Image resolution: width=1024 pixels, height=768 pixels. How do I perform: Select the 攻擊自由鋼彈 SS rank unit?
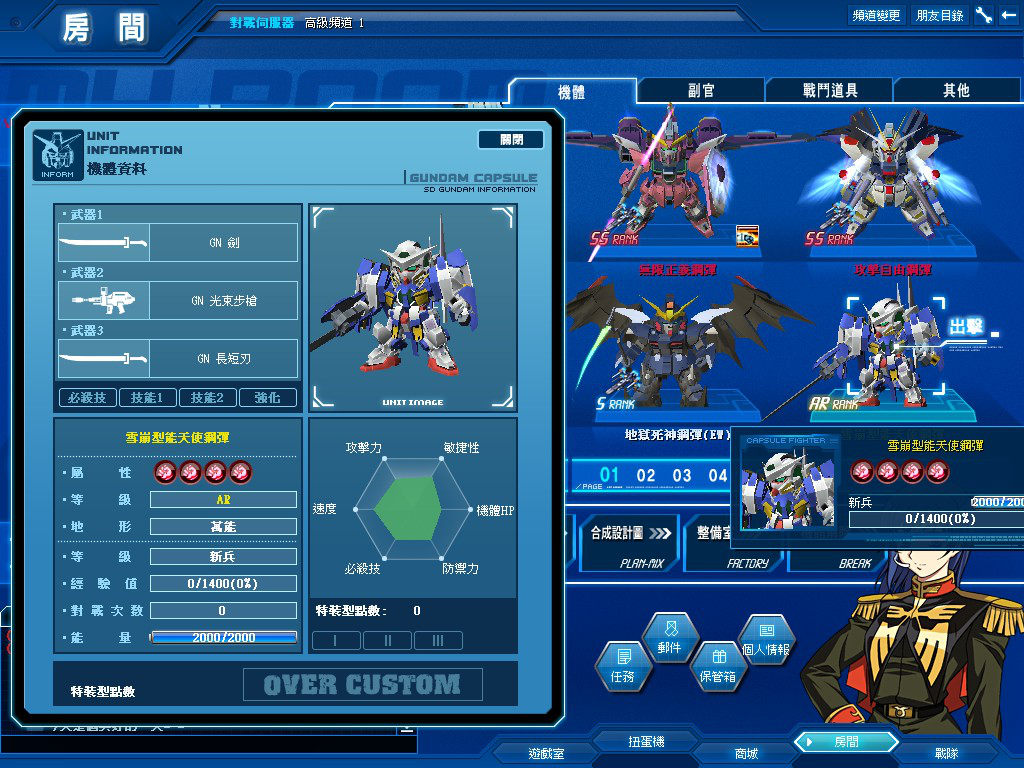click(878, 190)
